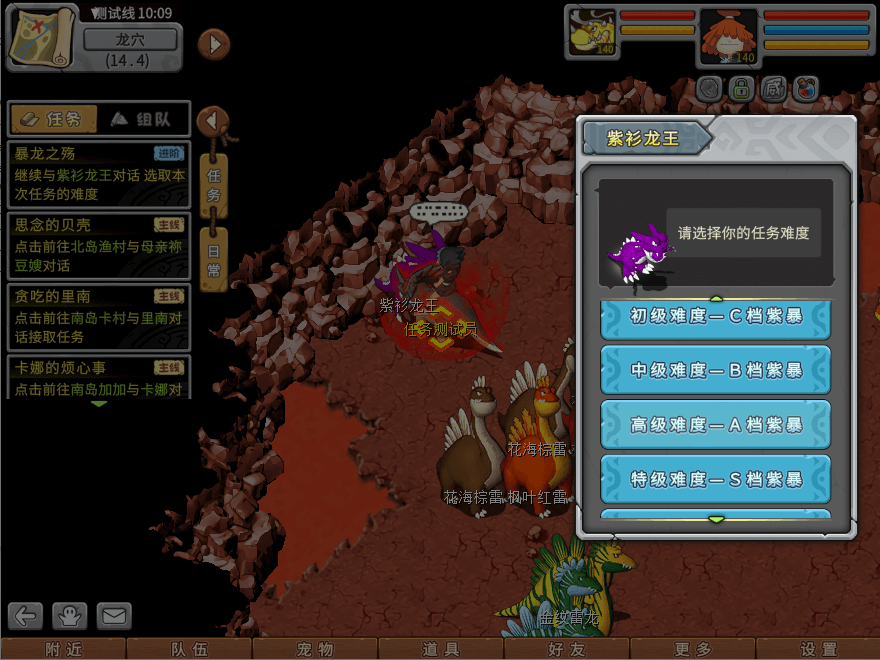The height and width of the screenshot is (660, 880).
Task: Open the 附近 nearby menu
Action: 63,649
